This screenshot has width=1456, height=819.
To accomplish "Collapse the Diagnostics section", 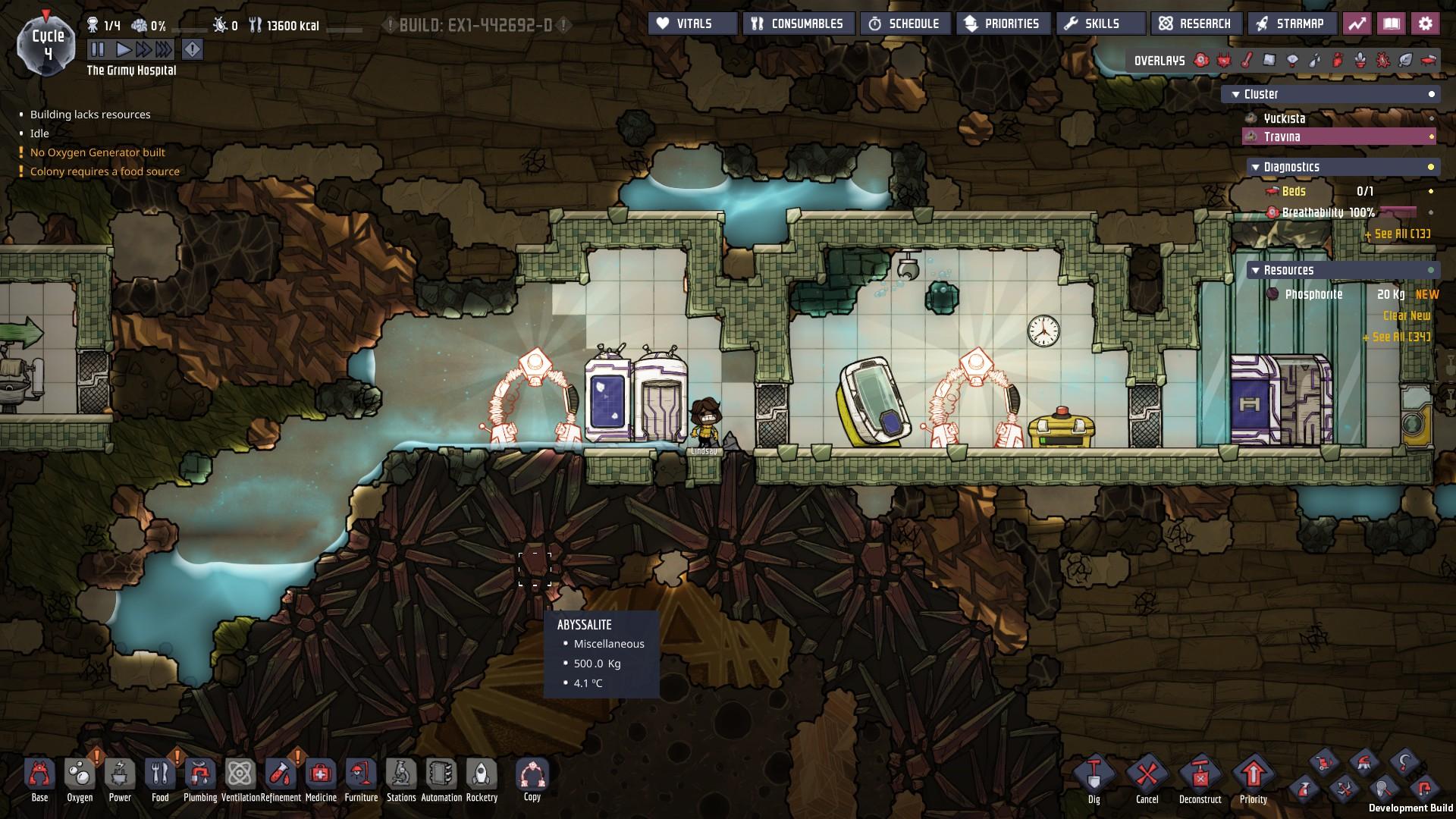I will [1257, 167].
